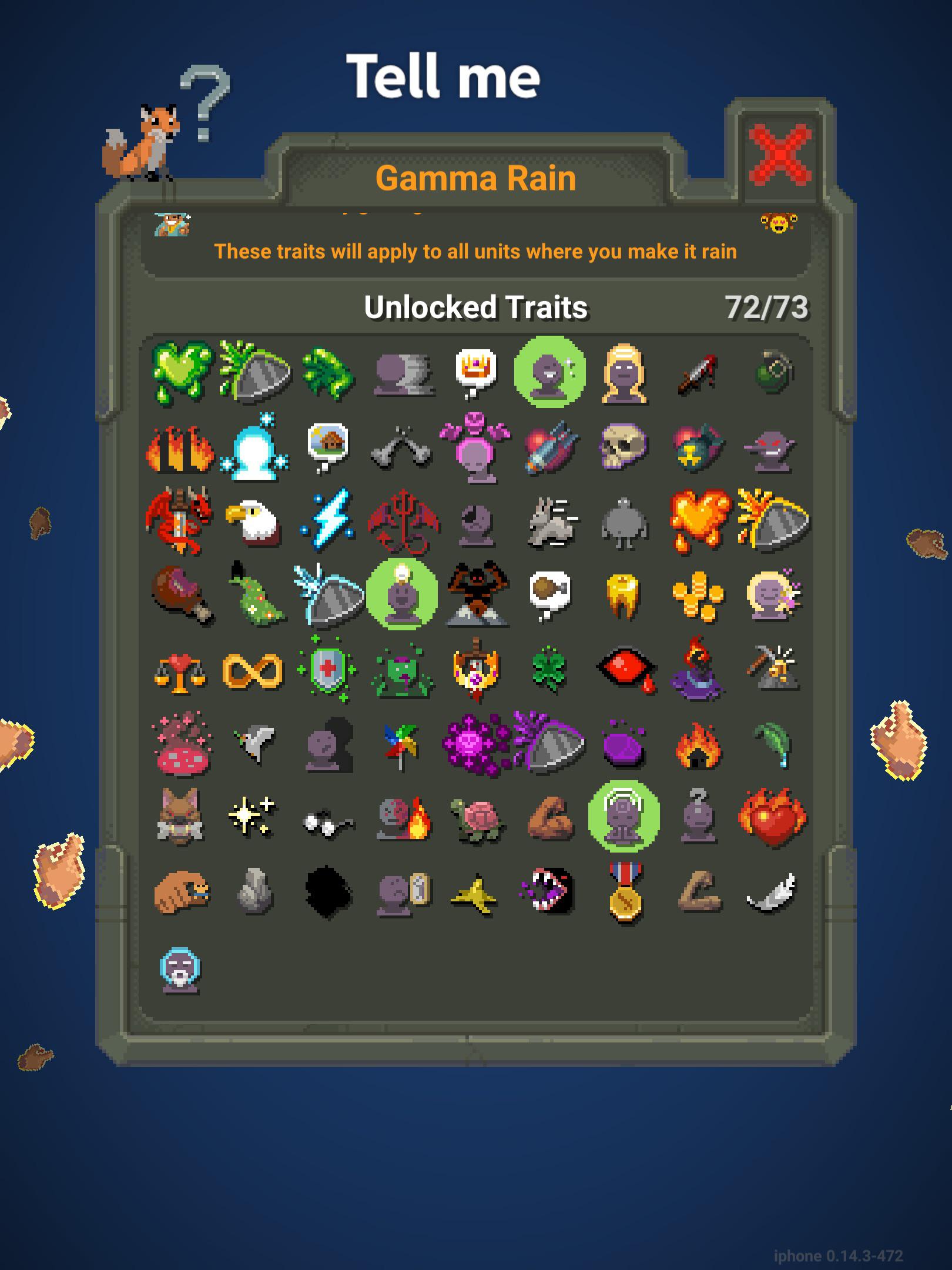The width and height of the screenshot is (952, 1270).
Task: Toggle the green-circled psychic orb trait
Action: point(625,817)
